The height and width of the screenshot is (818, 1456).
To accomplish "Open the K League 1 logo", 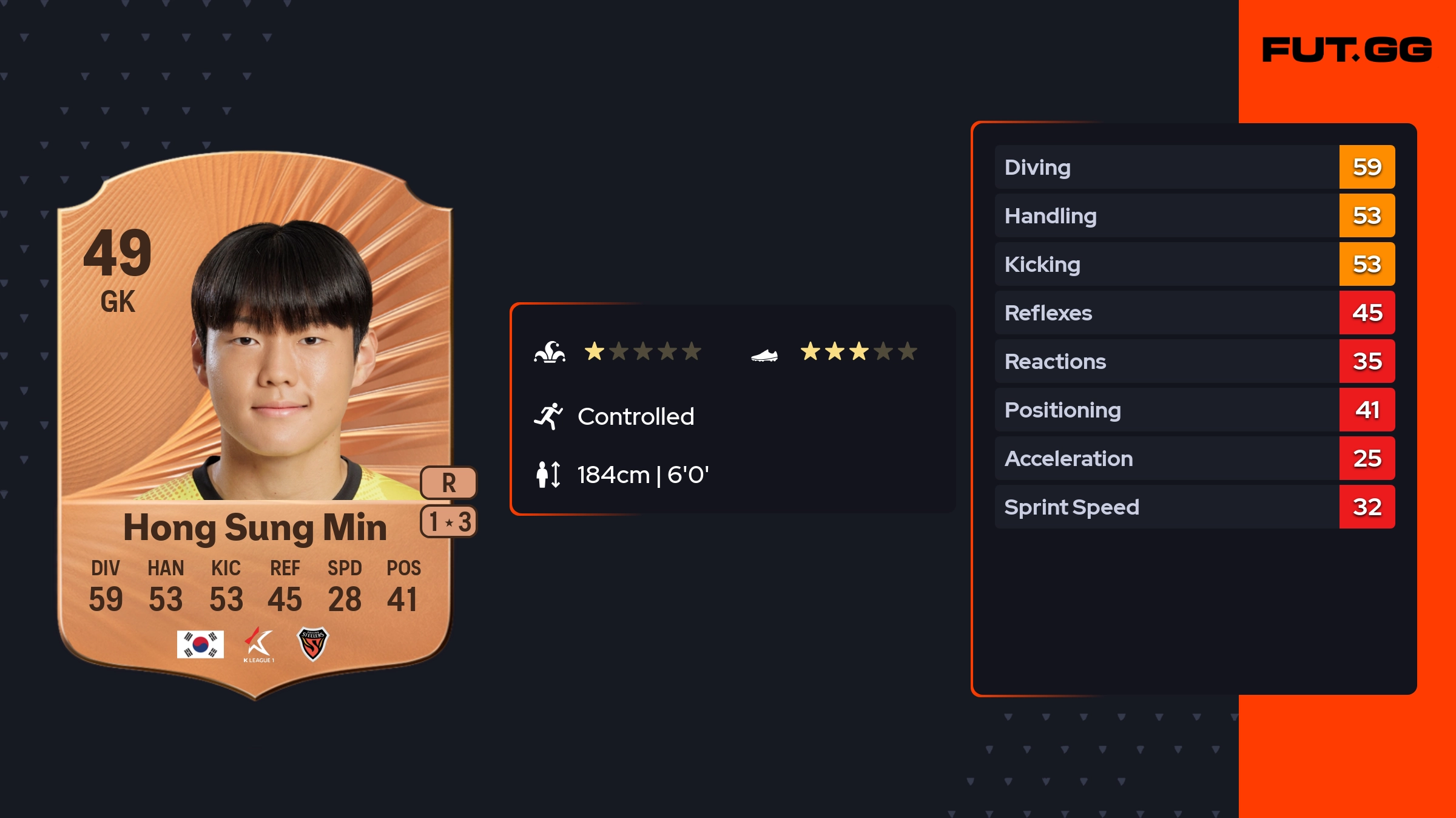I will click(259, 644).
